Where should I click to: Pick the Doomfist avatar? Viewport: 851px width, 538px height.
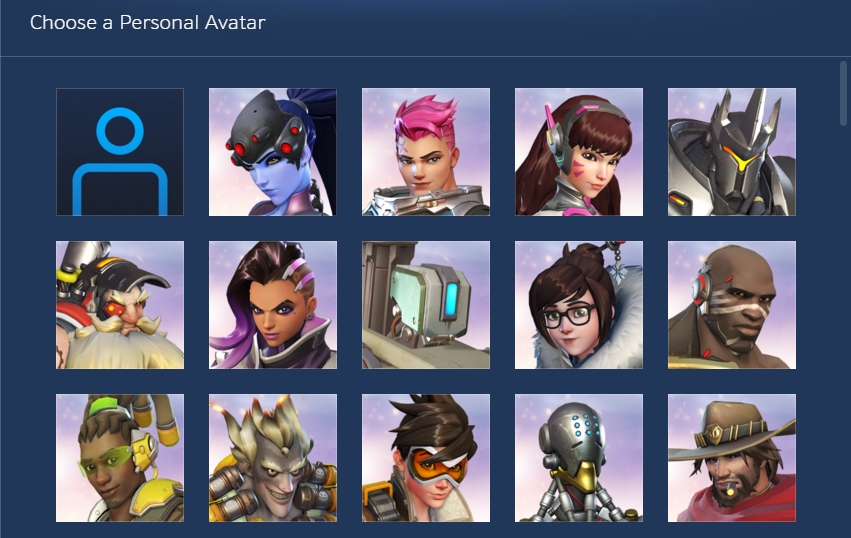click(x=732, y=305)
